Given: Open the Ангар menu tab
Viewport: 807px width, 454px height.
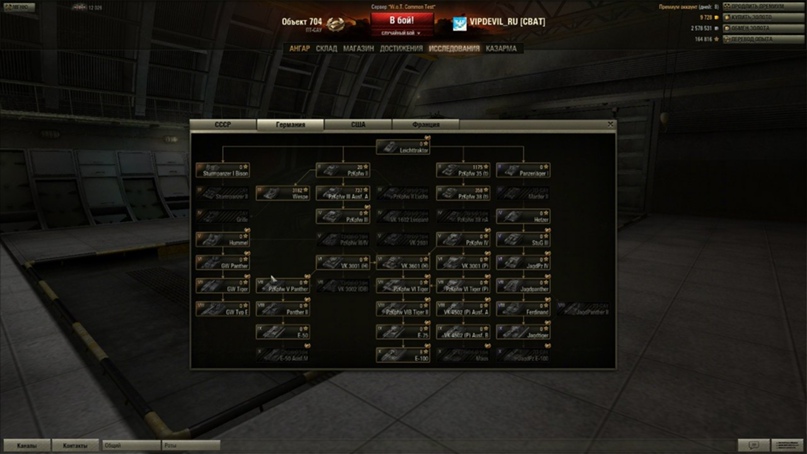Looking at the screenshot, I should pos(299,48).
